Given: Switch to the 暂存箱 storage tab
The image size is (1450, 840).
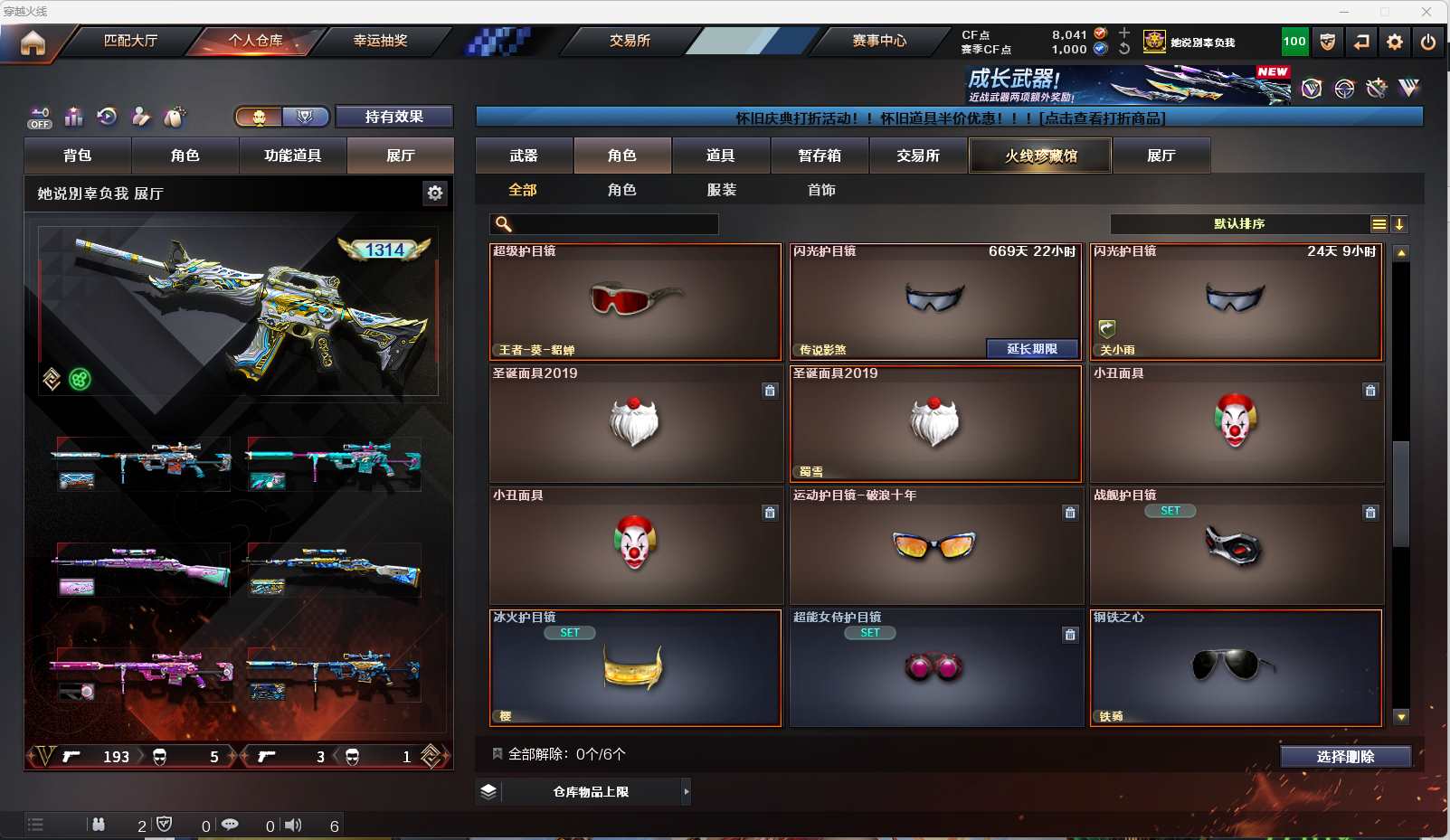Looking at the screenshot, I should pyautogui.click(x=820, y=156).
